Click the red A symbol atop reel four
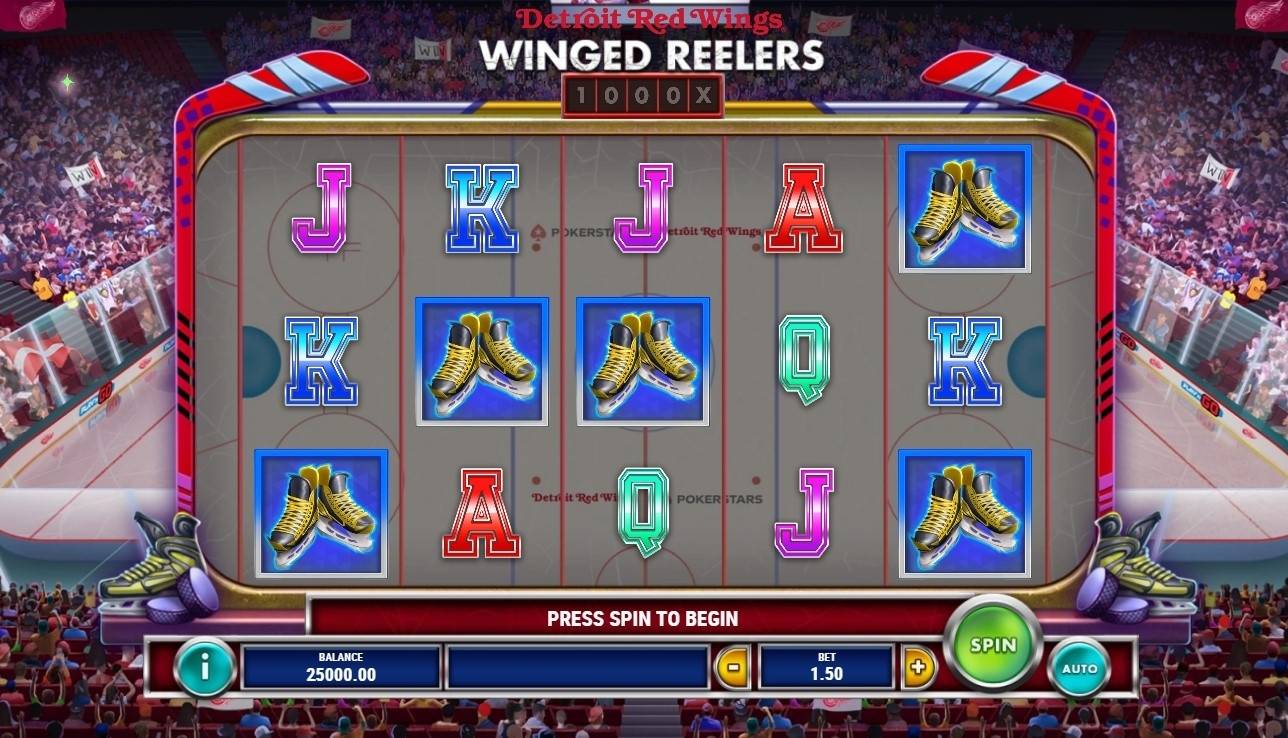1288x738 pixels. point(805,206)
